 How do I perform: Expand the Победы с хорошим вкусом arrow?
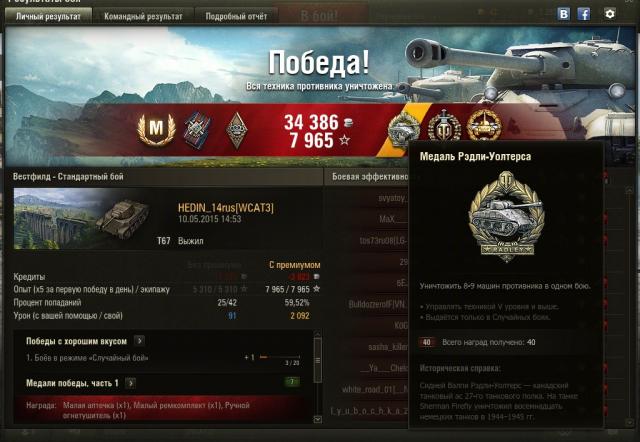coord(139,341)
